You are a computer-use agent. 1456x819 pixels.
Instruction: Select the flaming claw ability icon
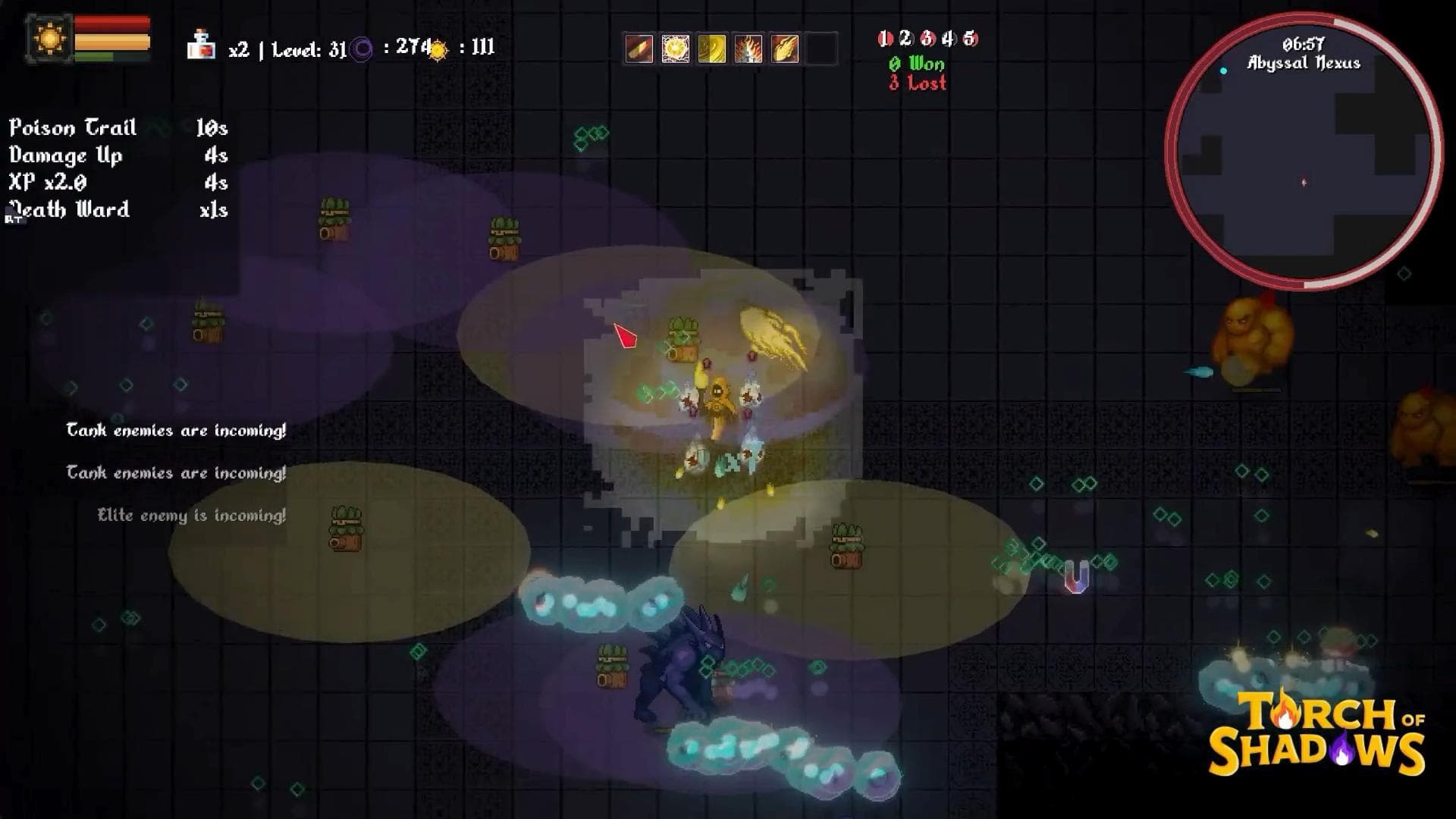click(784, 49)
